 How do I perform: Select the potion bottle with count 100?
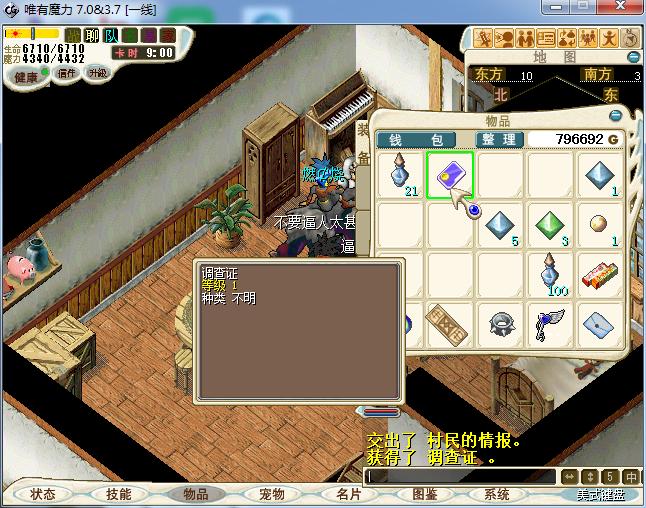click(x=550, y=274)
